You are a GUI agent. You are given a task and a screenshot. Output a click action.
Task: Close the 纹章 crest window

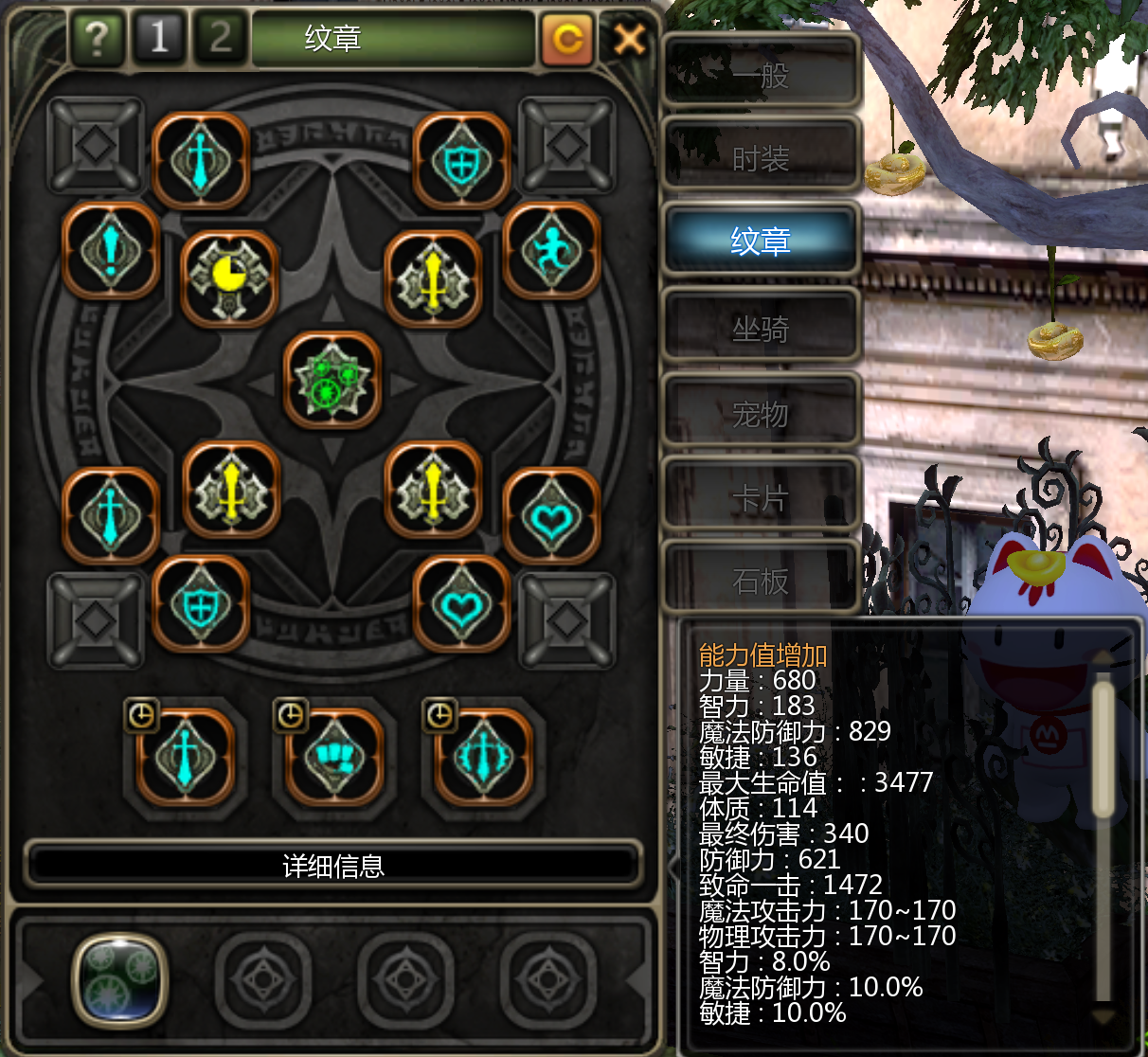click(629, 39)
